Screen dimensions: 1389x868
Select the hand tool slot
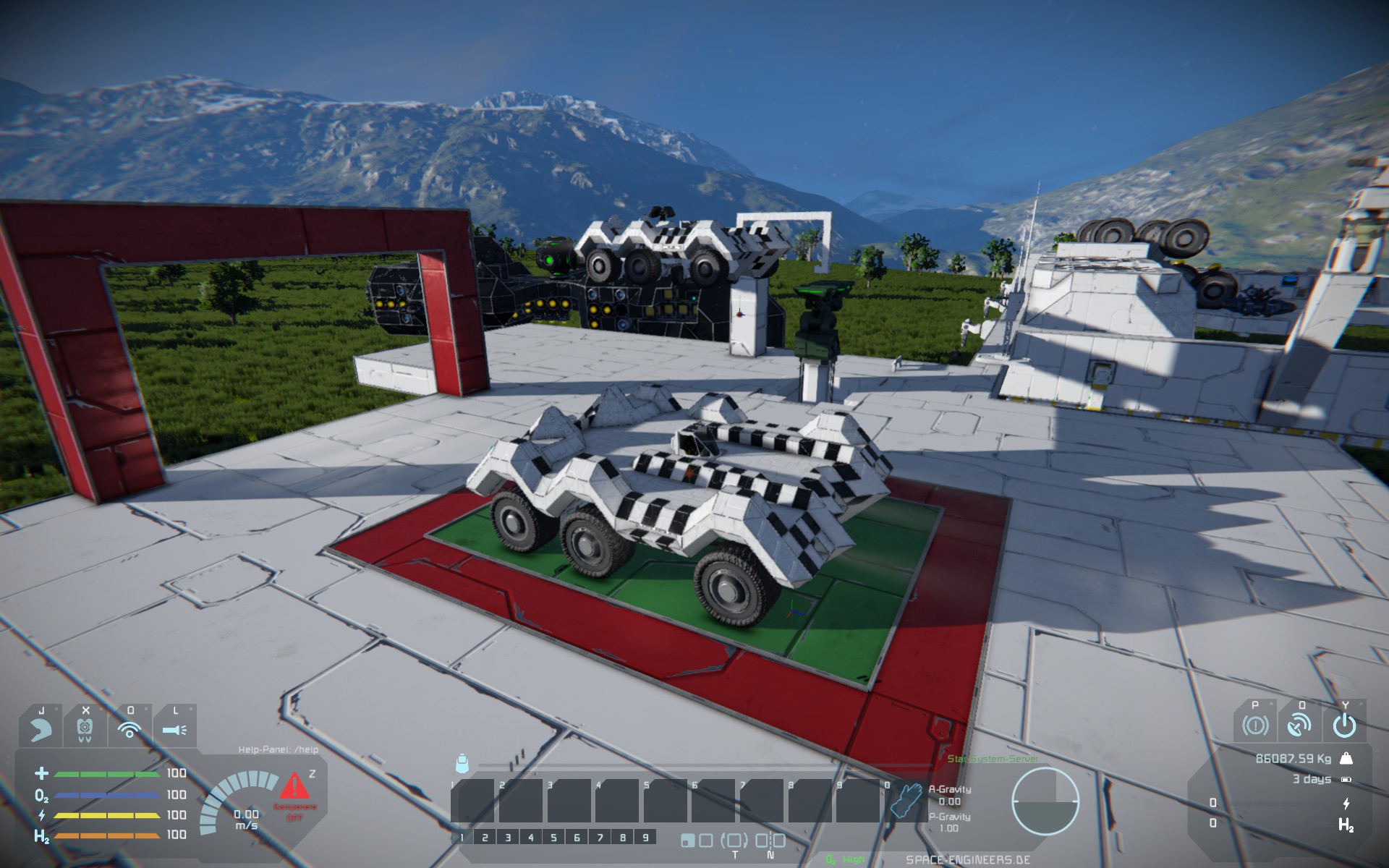pyautogui.click(x=906, y=800)
